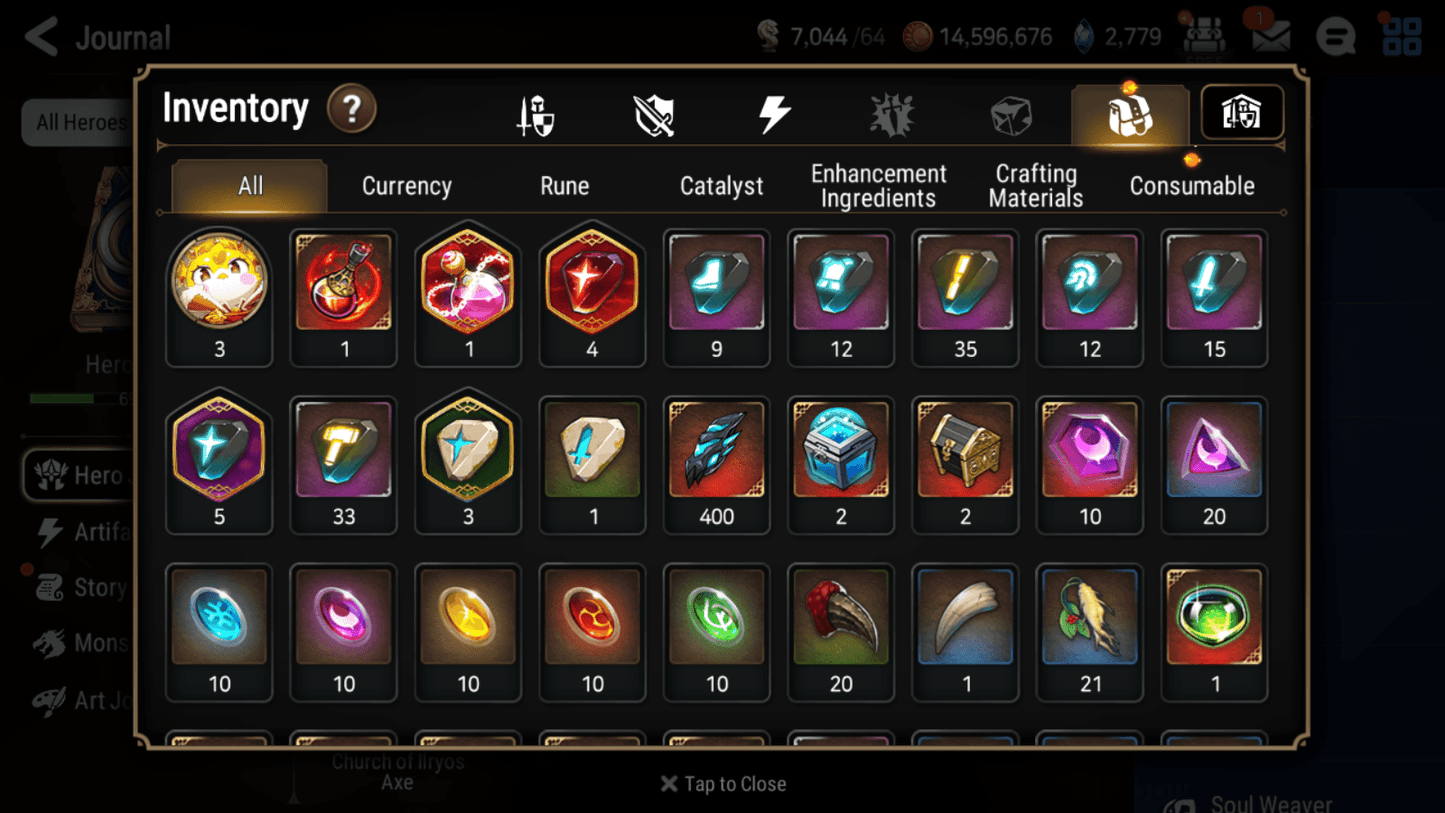Open the Exclusive Equipment inventory category
Screen dimensions: 1445x813
(653, 113)
